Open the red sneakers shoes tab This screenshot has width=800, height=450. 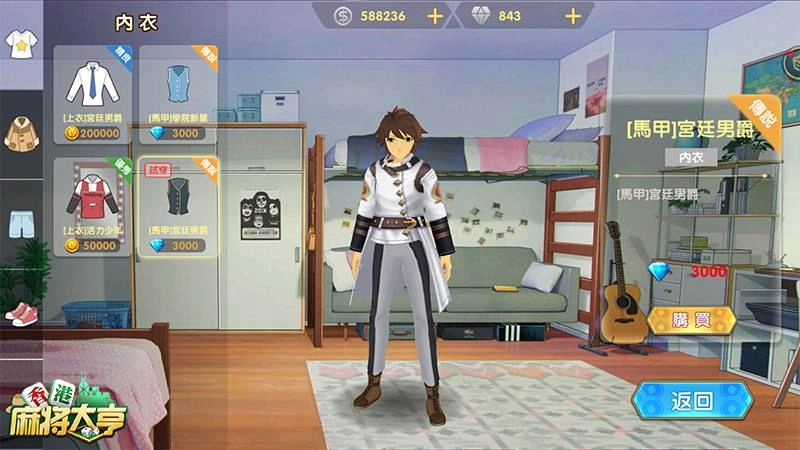pyautogui.click(x=19, y=313)
